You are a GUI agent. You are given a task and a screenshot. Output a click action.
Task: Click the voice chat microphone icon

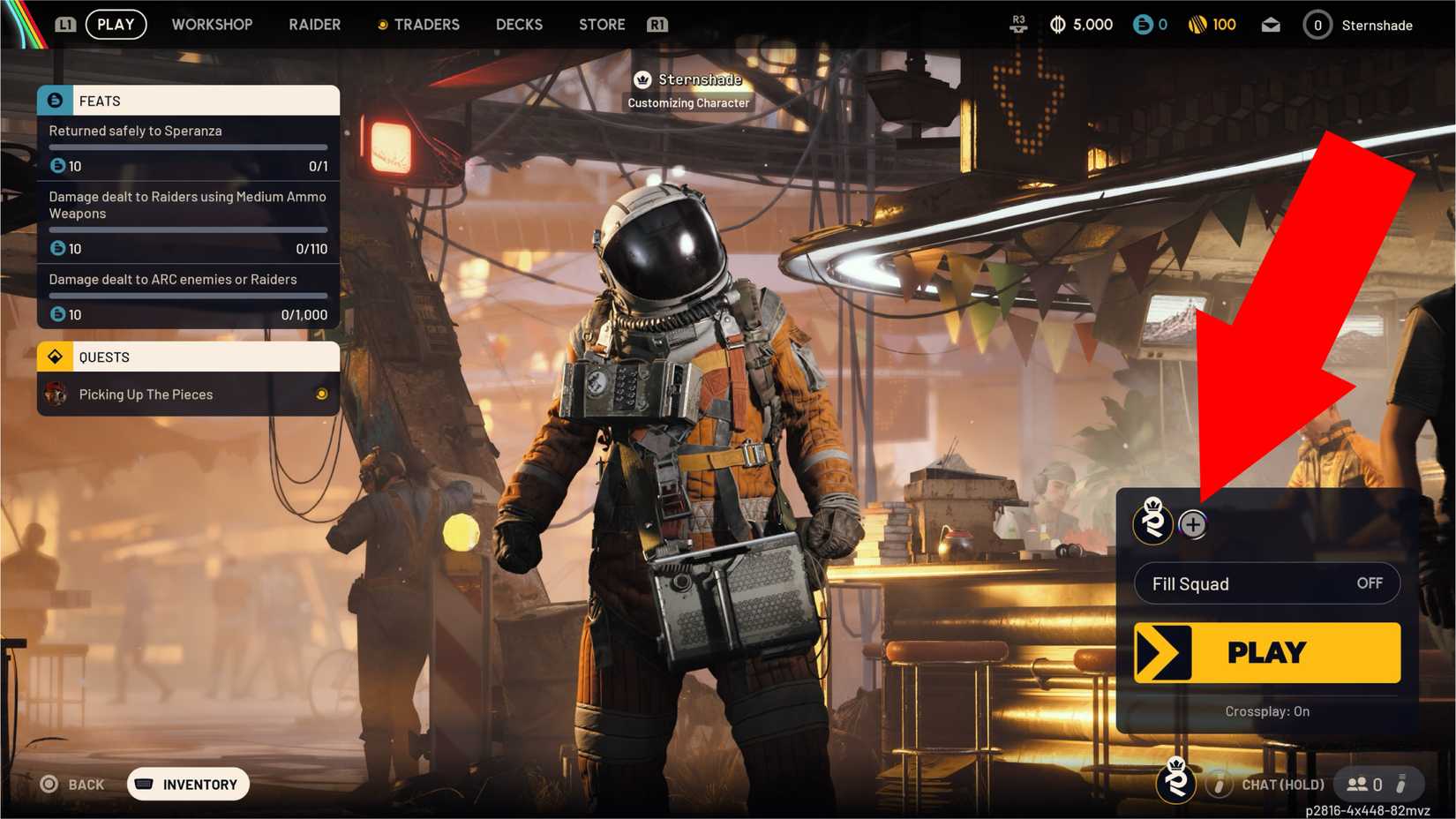(x=1220, y=784)
